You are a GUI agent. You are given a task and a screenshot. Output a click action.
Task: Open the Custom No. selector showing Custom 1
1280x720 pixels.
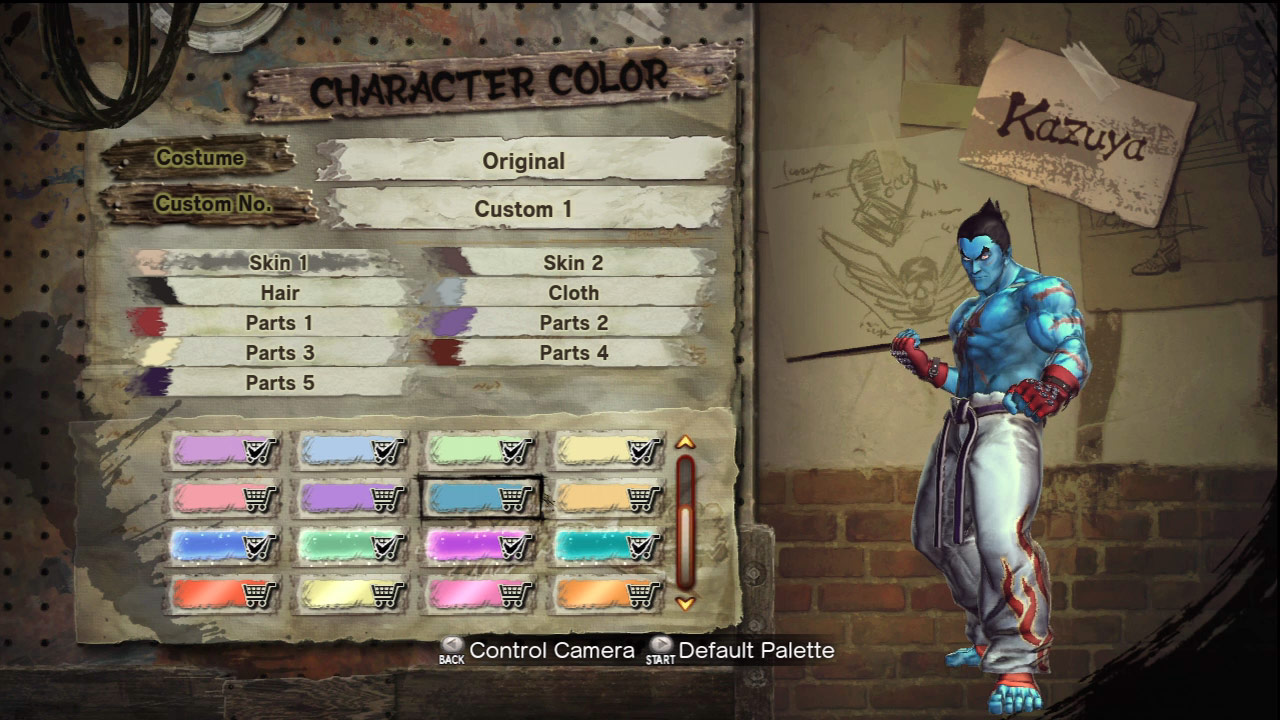point(525,210)
